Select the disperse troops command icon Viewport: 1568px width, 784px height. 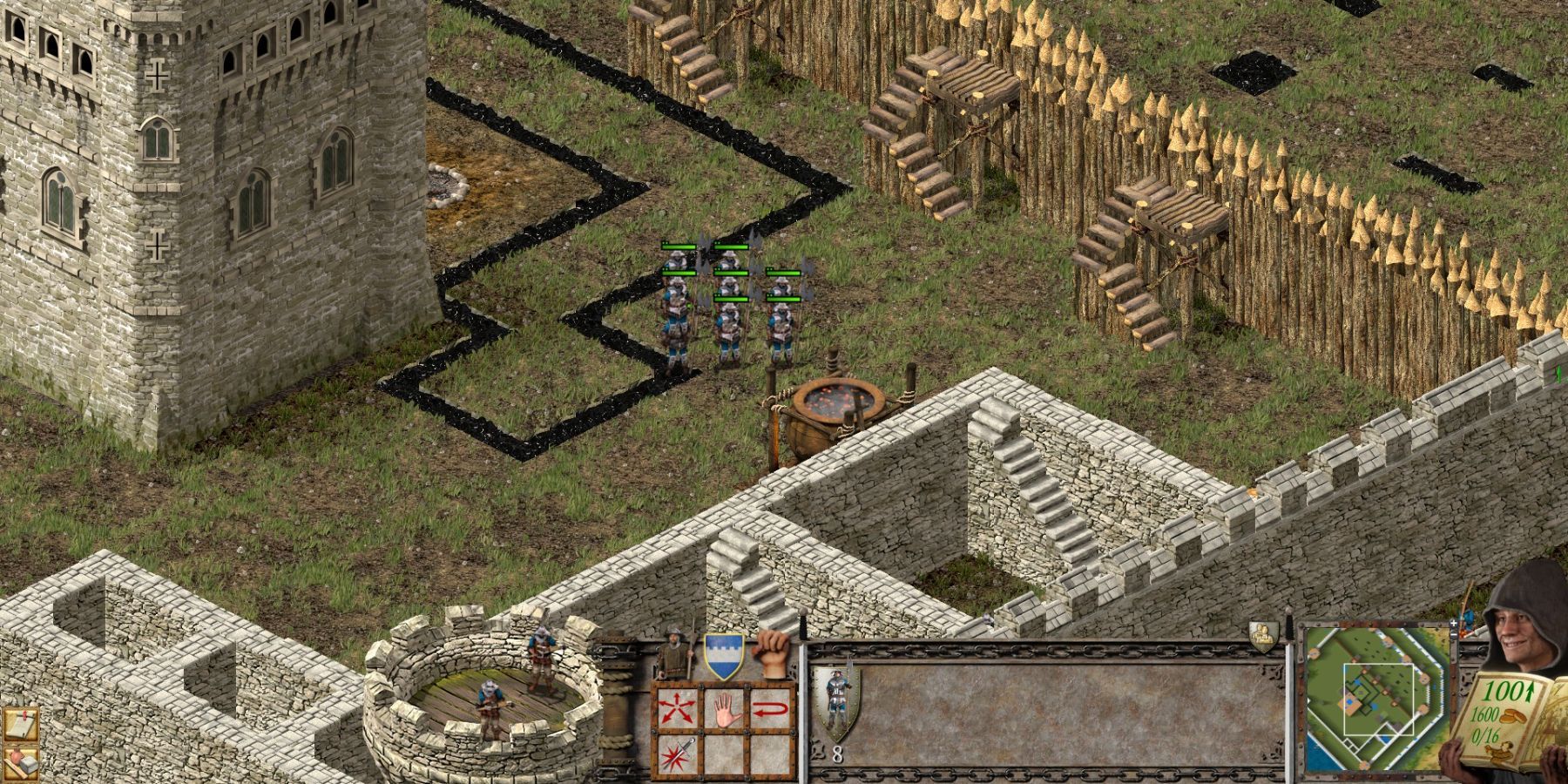click(x=675, y=706)
